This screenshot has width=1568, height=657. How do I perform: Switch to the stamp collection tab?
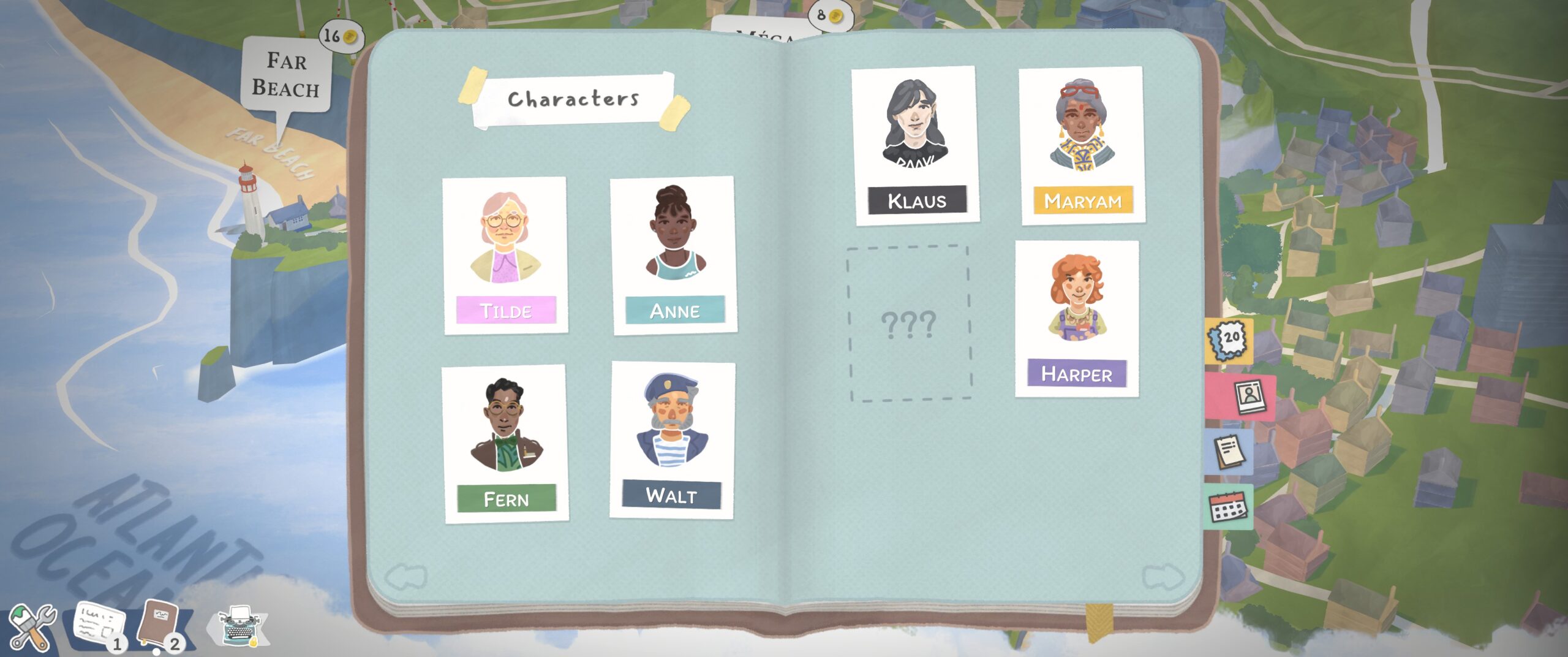tap(1229, 340)
